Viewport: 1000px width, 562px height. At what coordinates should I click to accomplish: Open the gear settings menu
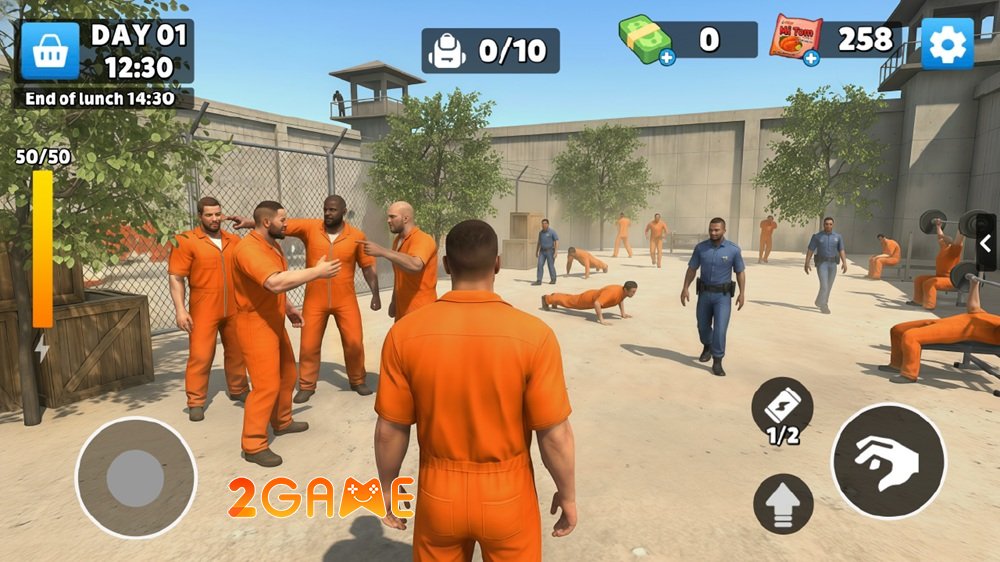[x=946, y=44]
